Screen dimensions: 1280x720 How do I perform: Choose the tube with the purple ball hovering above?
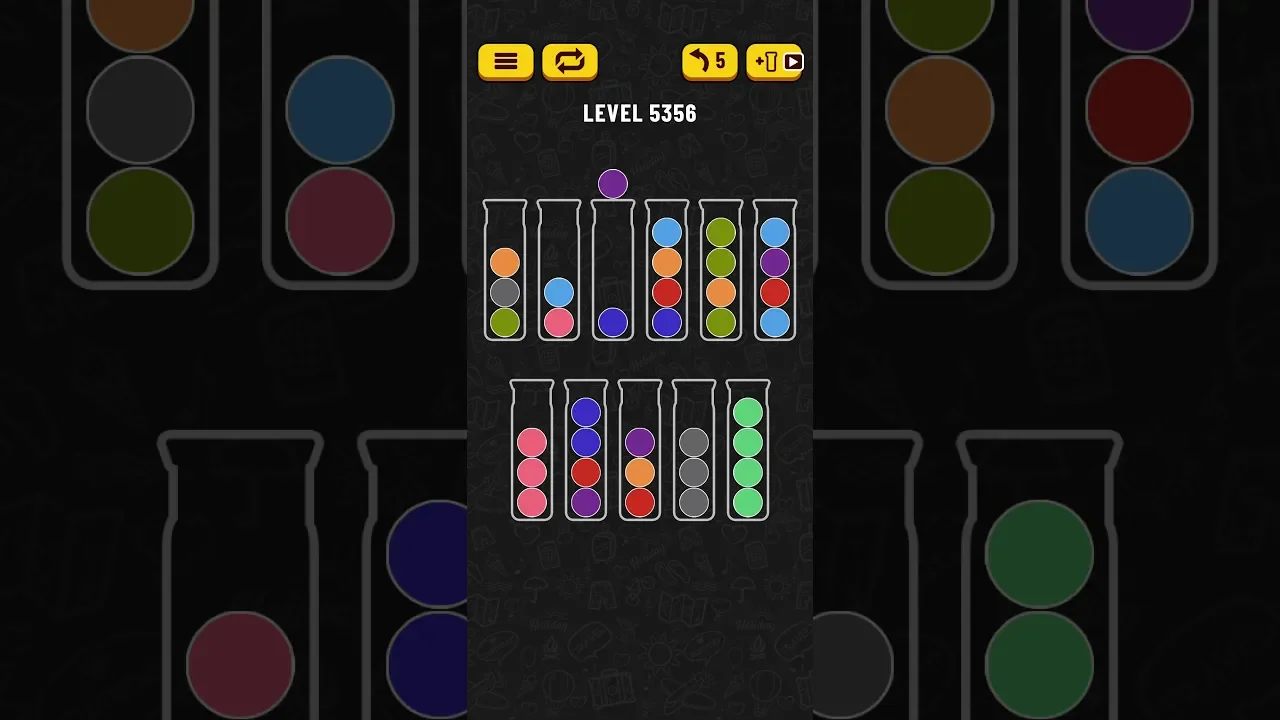(613, 272)
